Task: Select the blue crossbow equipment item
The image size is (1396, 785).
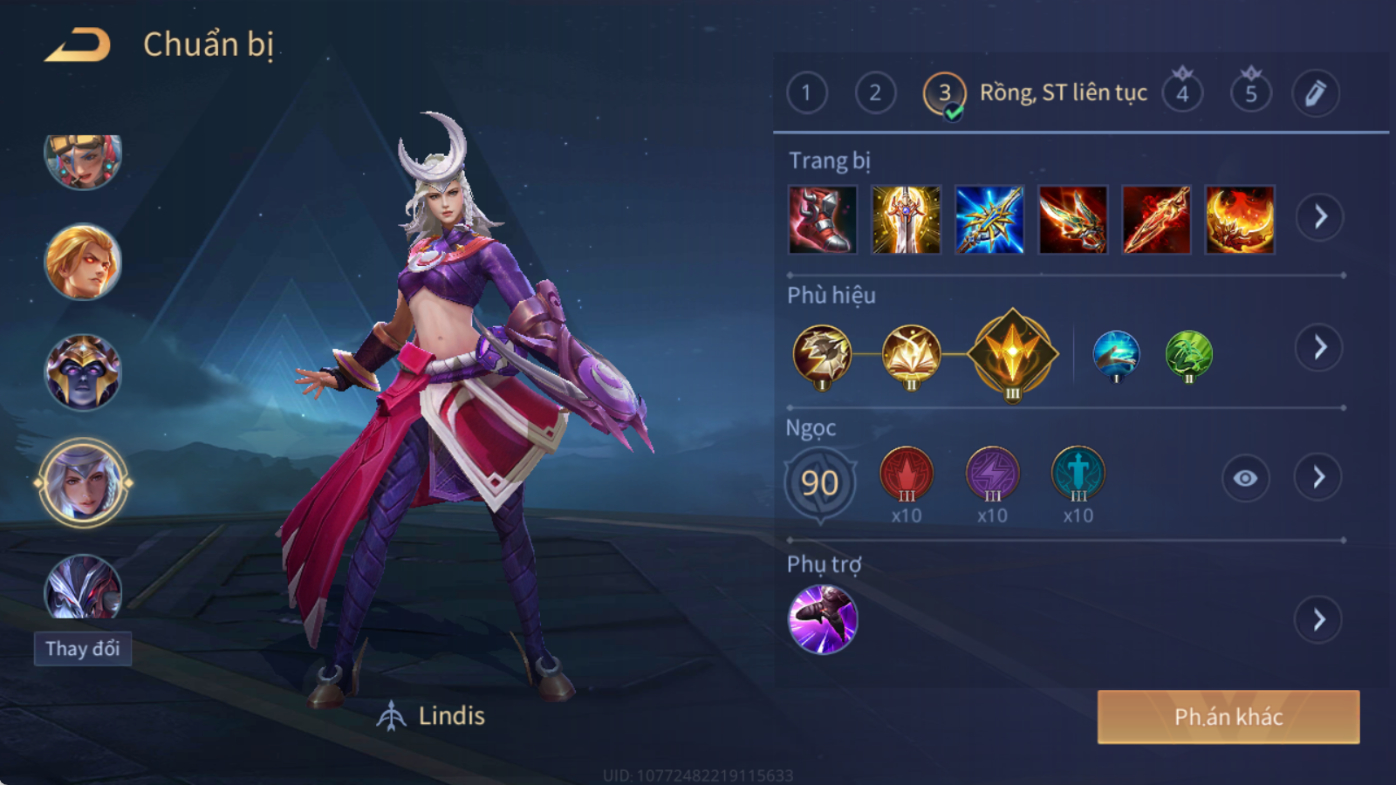Action: pos(989,219)
